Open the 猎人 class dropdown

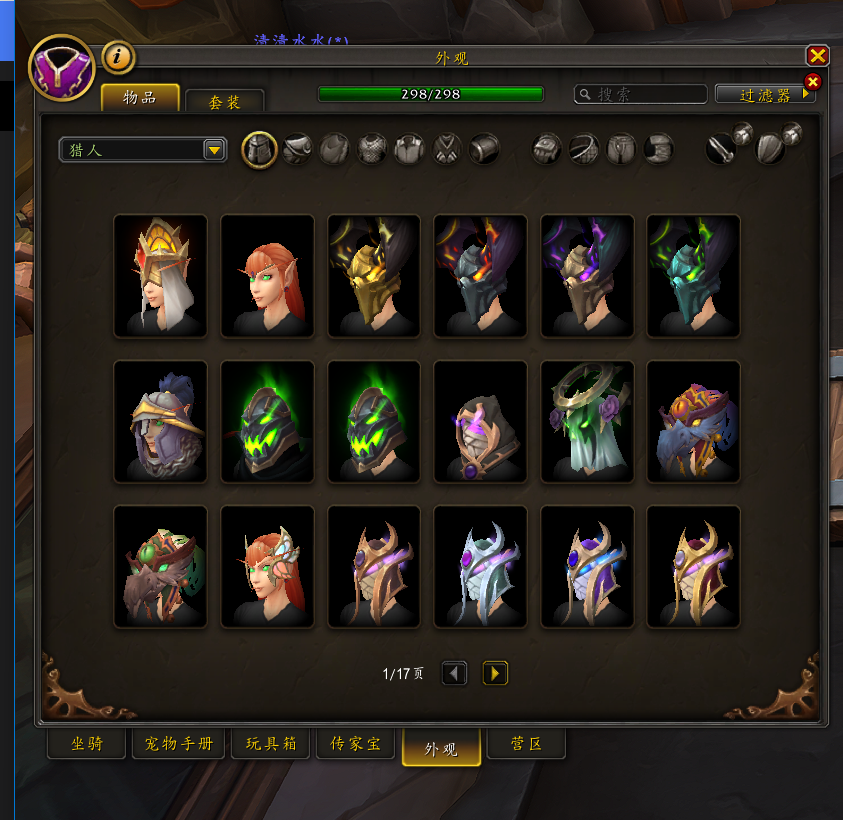142,150
